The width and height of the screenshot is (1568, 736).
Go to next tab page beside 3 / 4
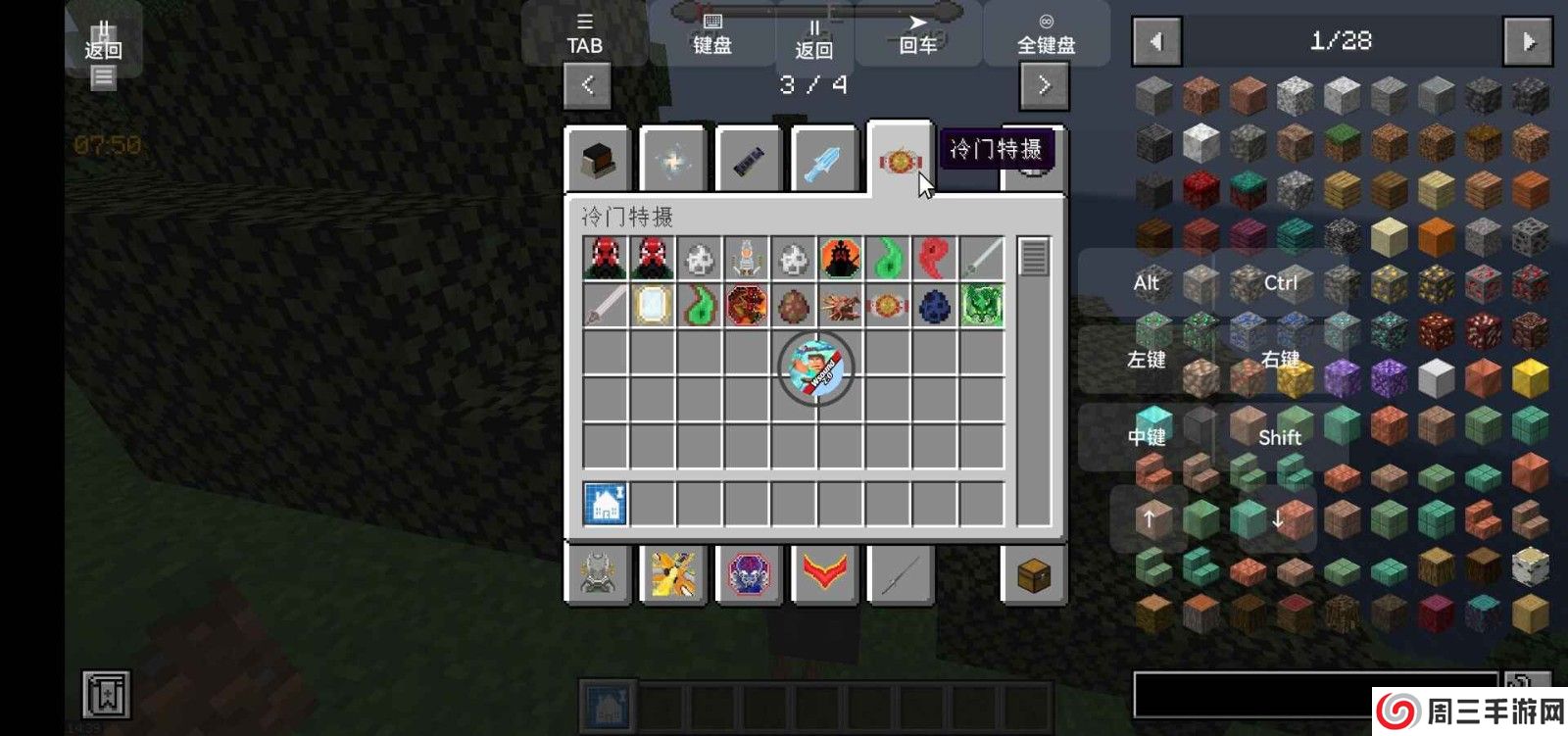coord(1044,86)
